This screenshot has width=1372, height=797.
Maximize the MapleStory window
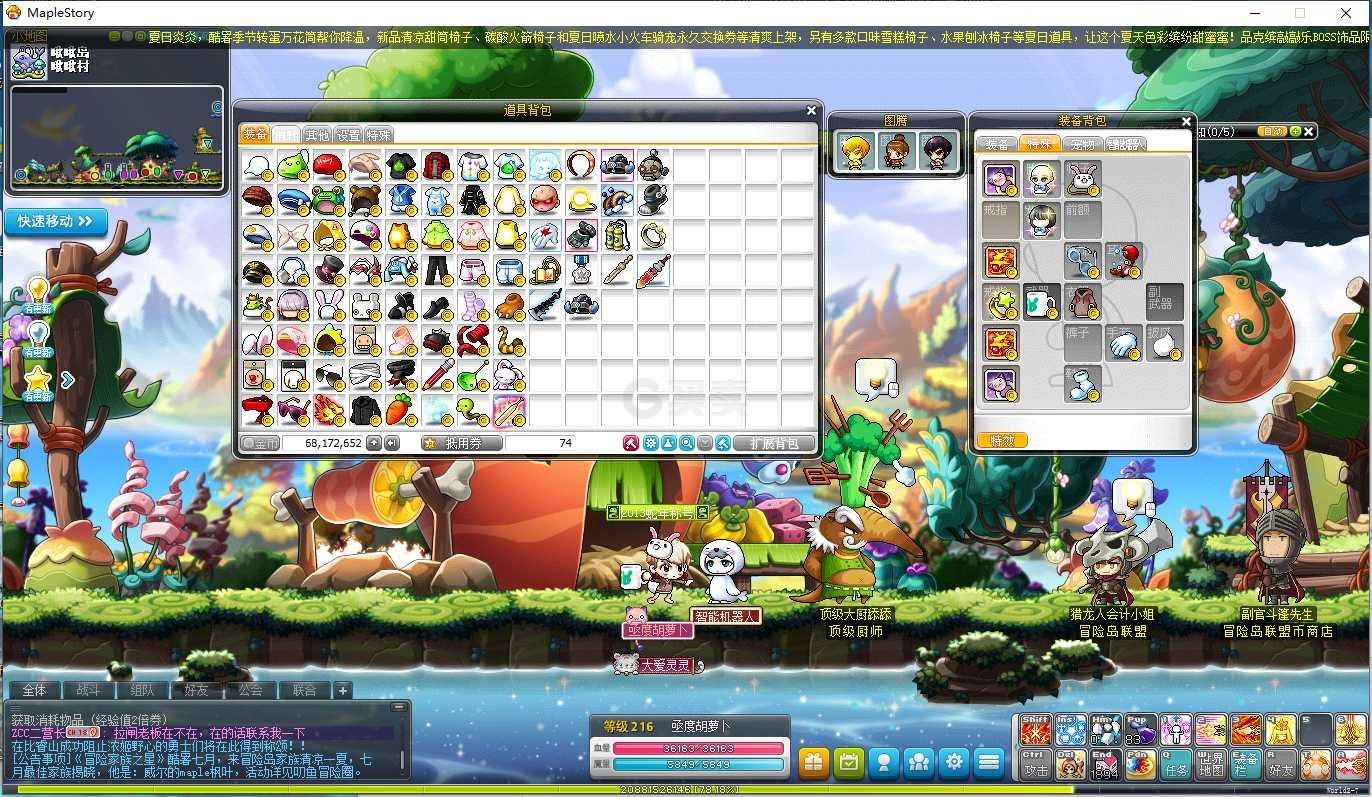click(1300, 13)
